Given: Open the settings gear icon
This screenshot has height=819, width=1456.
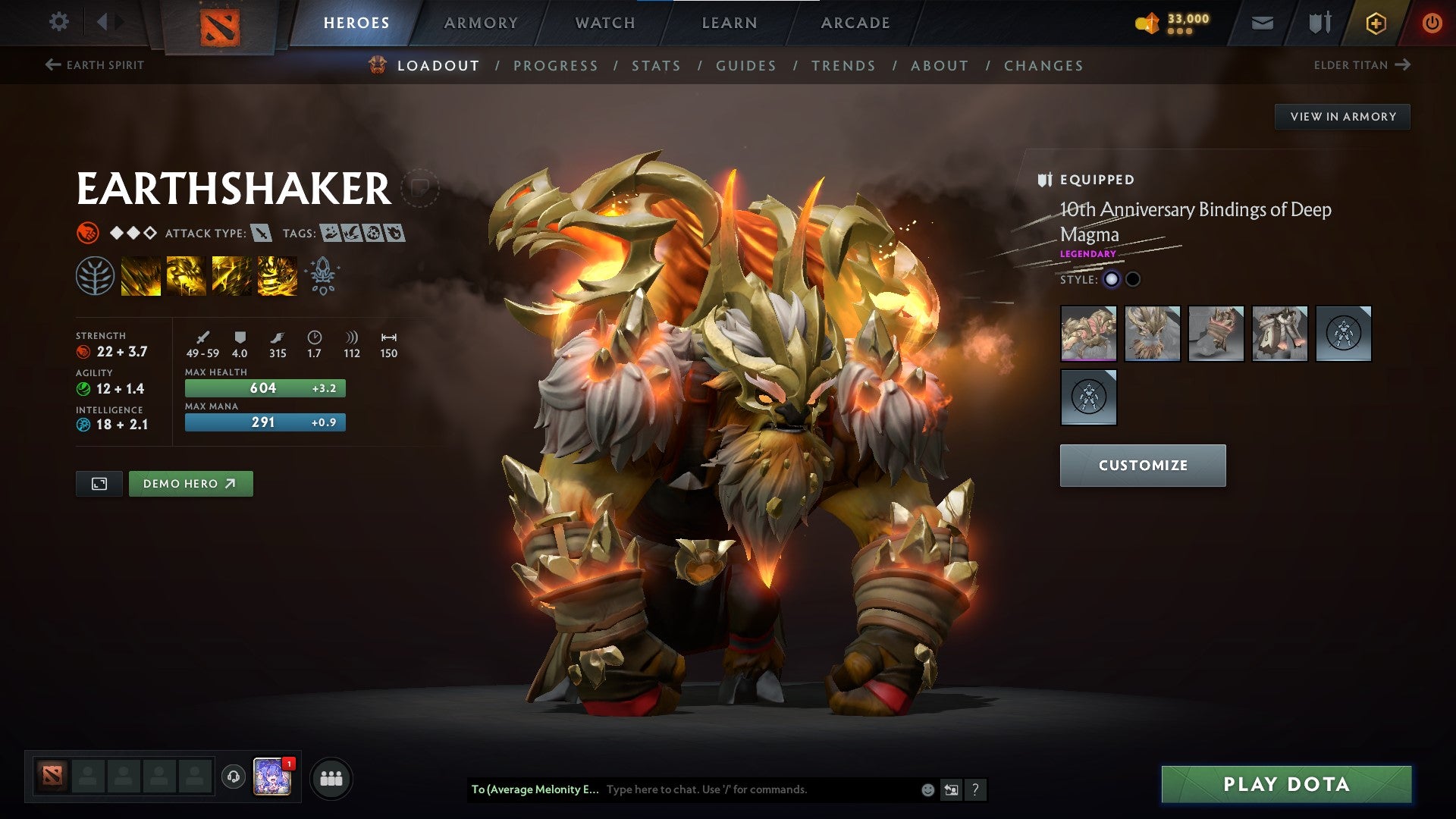Looking at the screenshot, I should tap(59, 22).
